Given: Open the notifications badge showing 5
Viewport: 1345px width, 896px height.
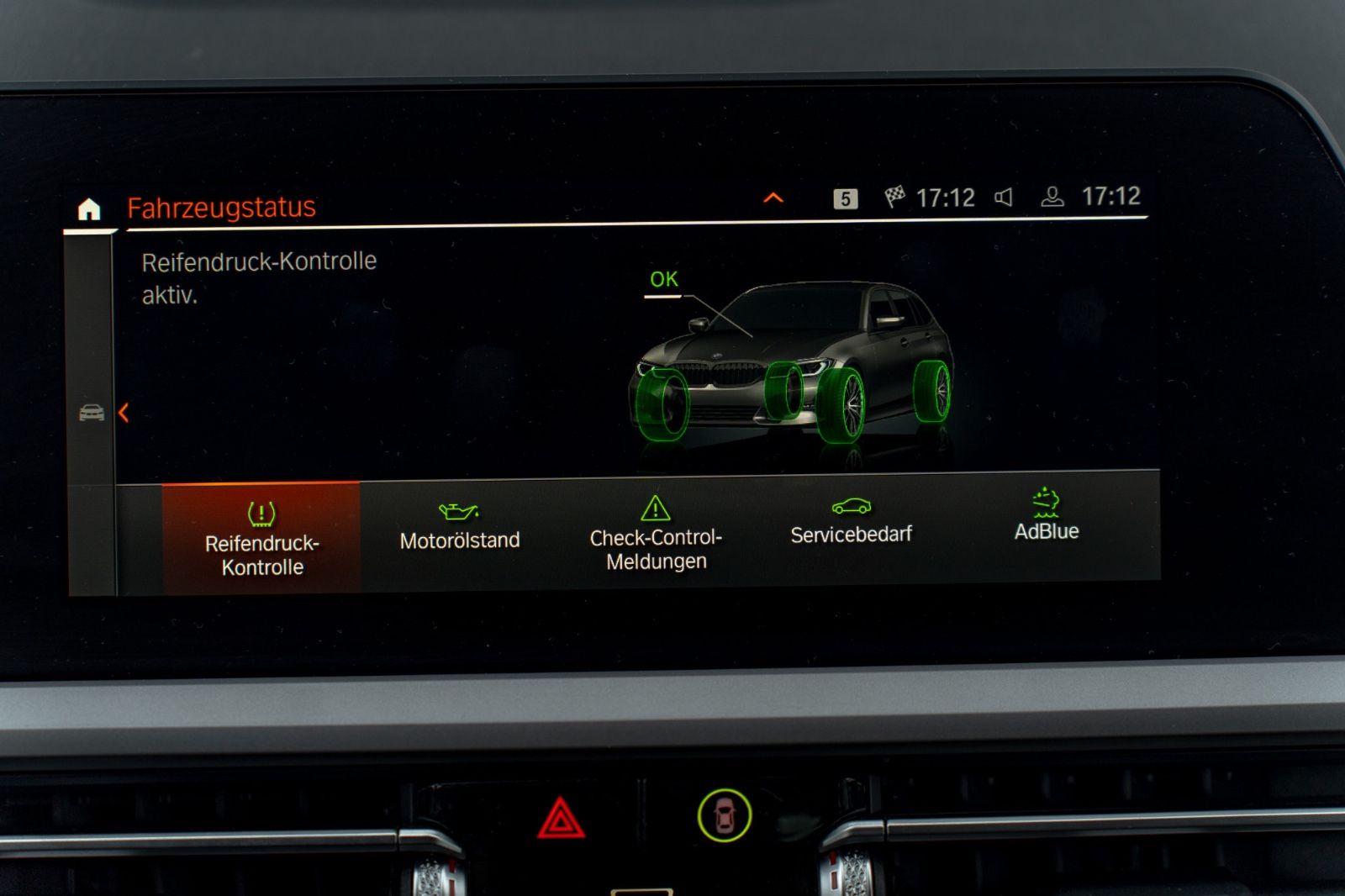Looking at the screenshot, I should pyautogui.click(x=846, y=198).
